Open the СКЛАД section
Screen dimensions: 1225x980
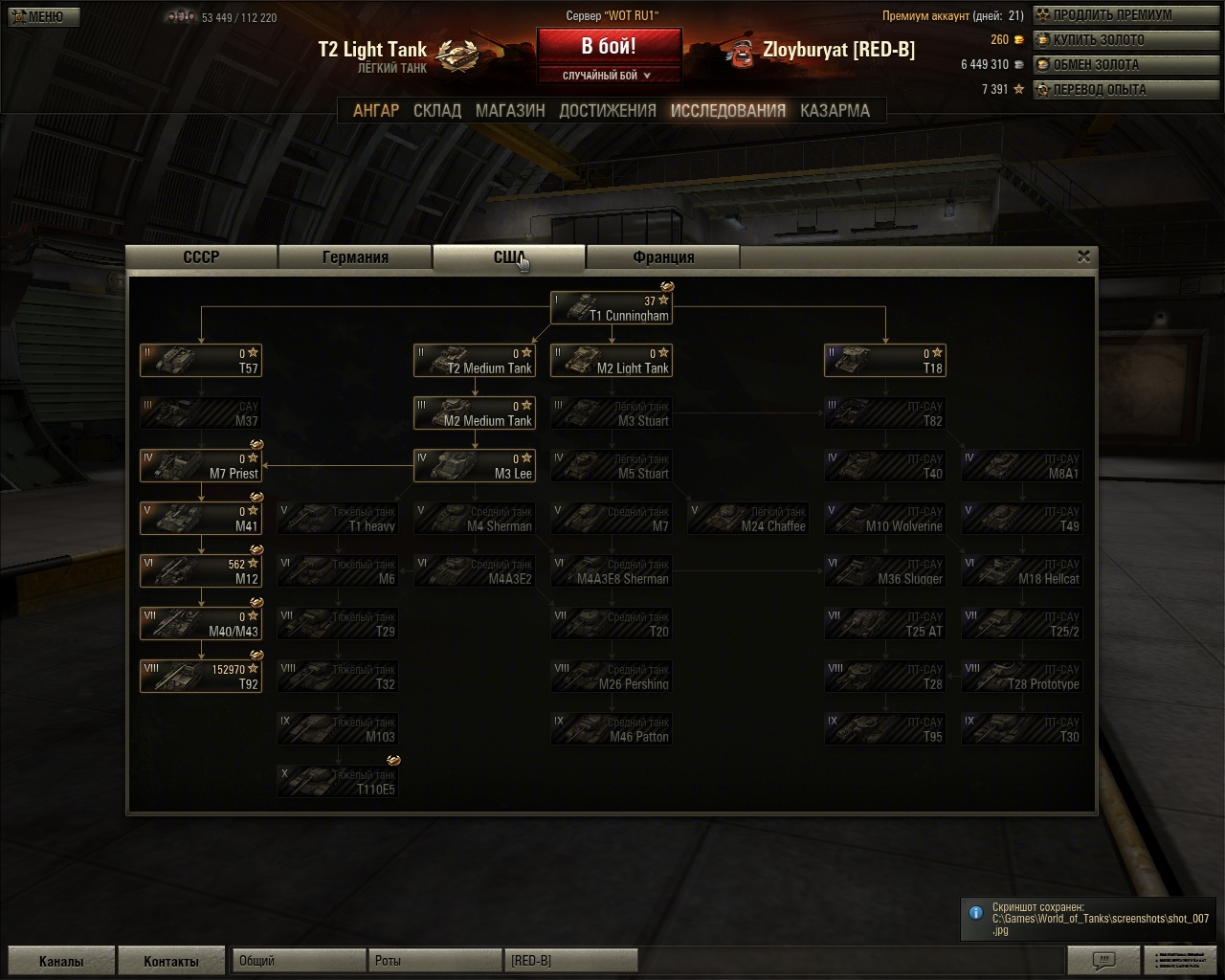437,111
